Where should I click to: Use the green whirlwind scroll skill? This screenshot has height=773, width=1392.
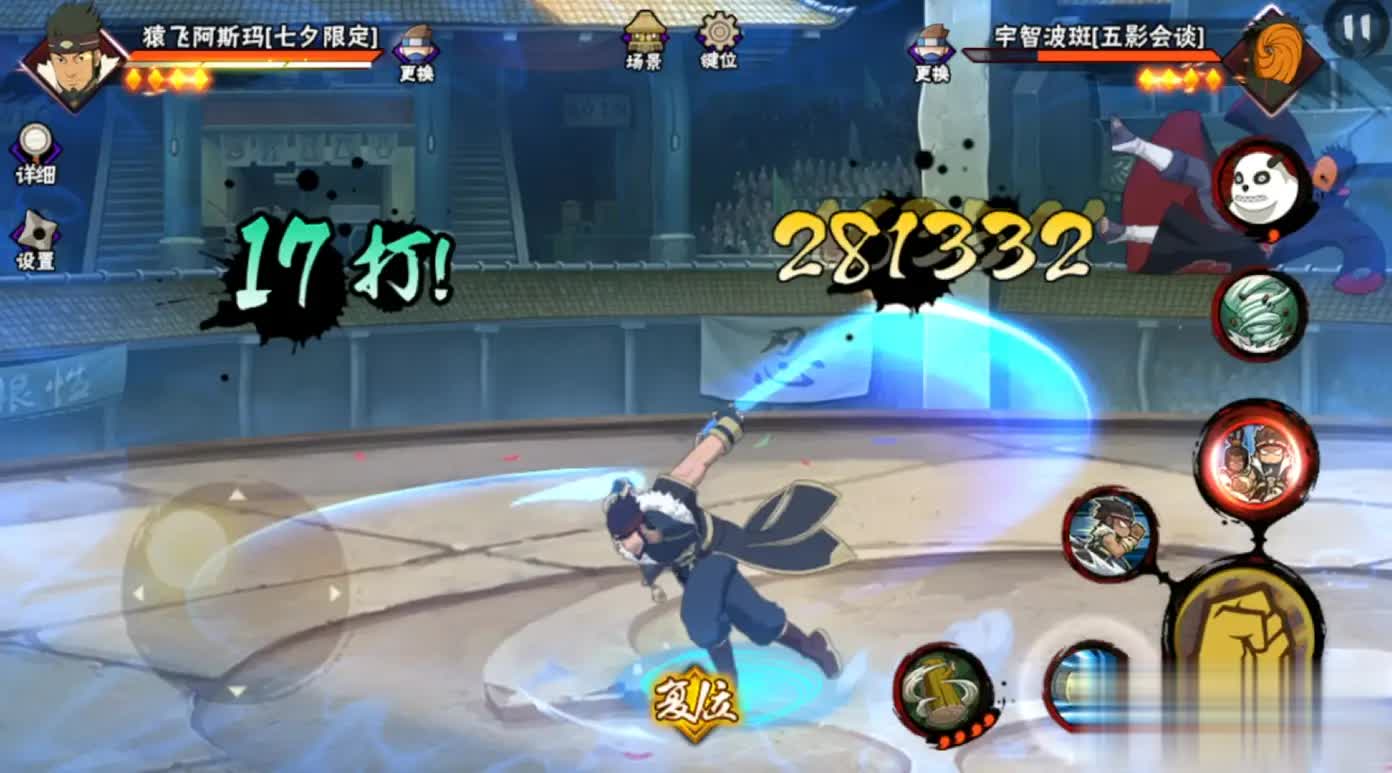pos(1260,314)
